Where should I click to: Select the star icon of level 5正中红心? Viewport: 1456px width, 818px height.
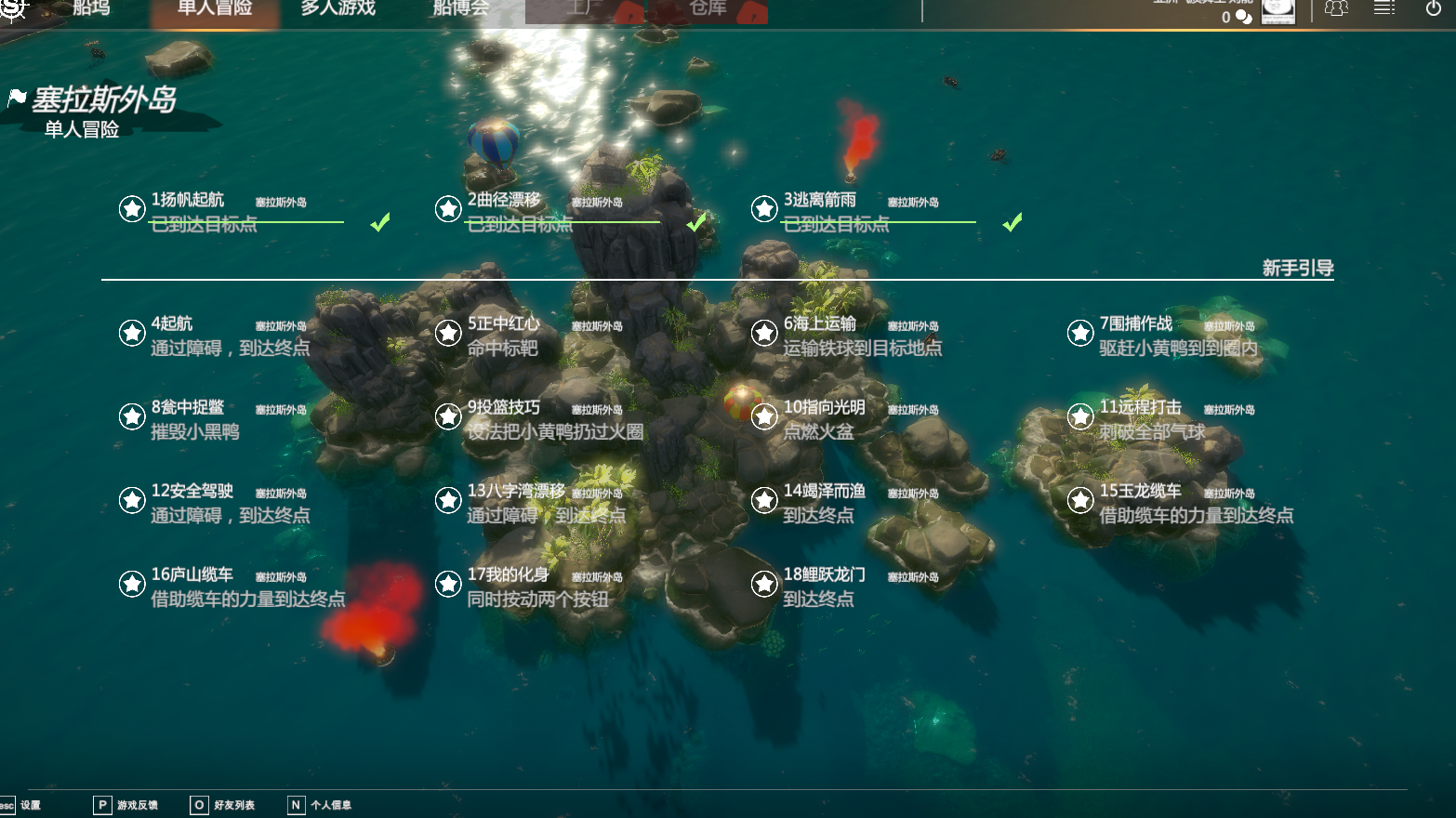coord(448,333)
